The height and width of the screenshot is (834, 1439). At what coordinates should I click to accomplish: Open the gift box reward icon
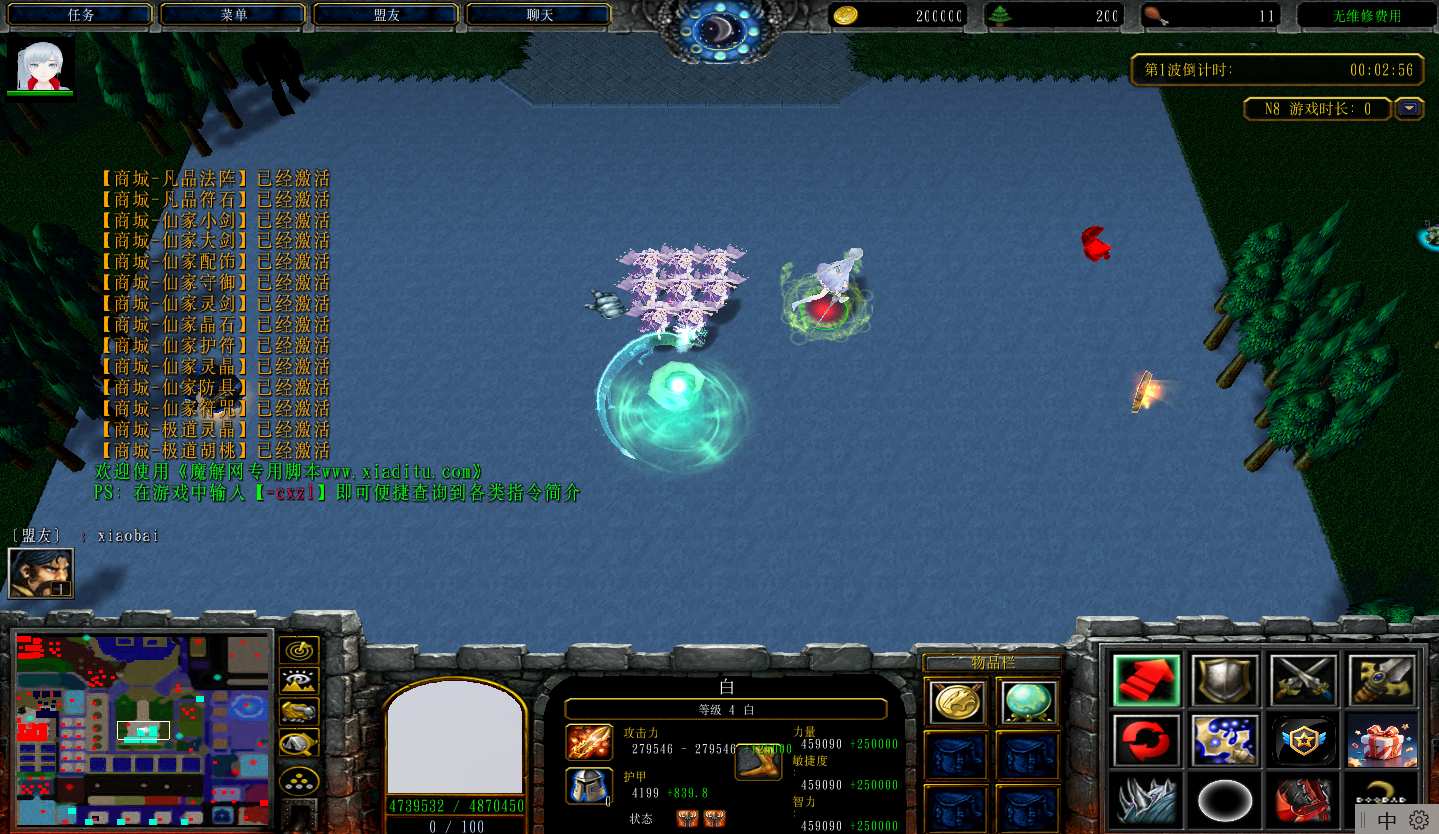click(x=1381, y=741)
